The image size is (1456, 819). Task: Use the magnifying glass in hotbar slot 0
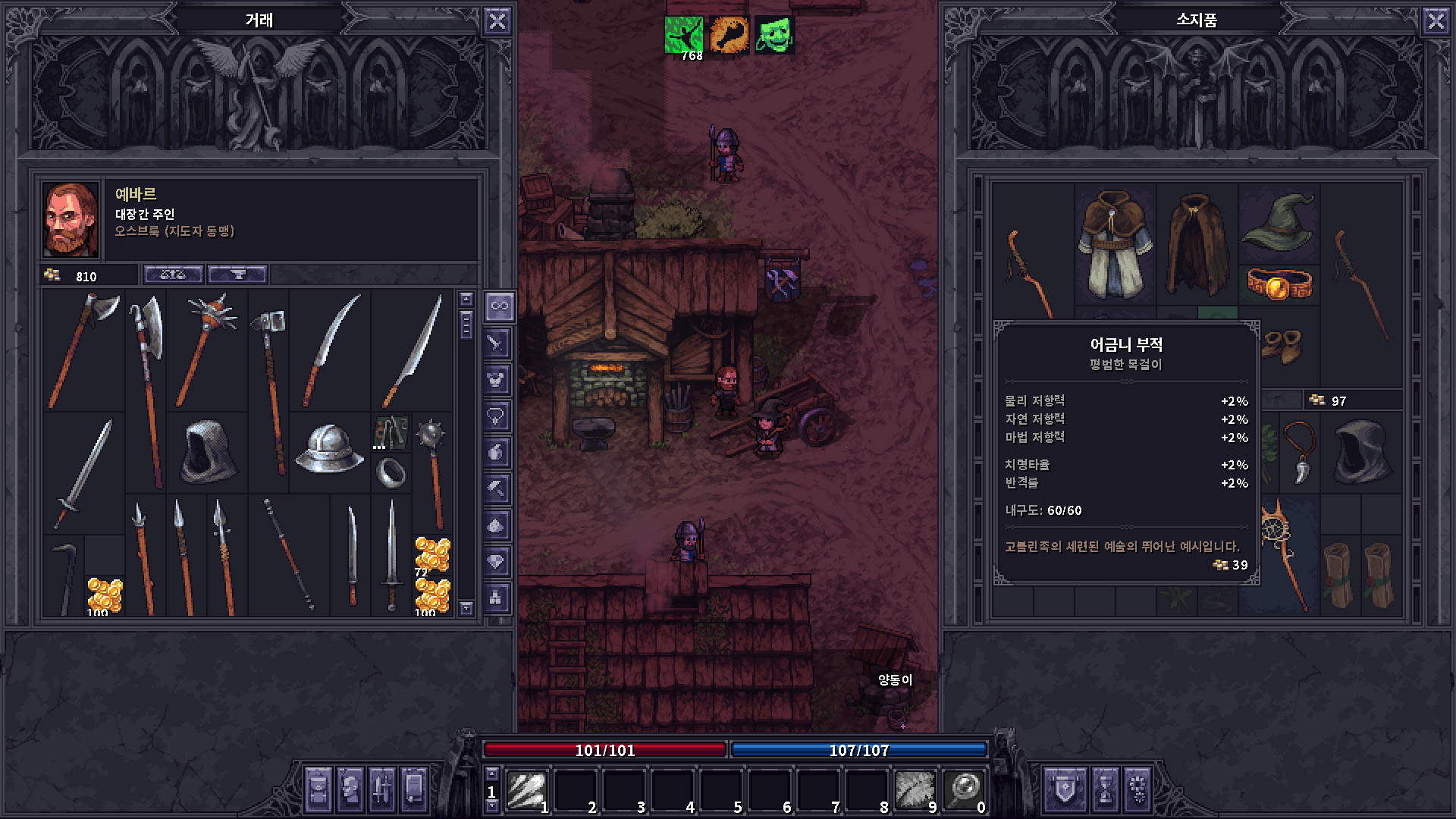tap(965, 790)
